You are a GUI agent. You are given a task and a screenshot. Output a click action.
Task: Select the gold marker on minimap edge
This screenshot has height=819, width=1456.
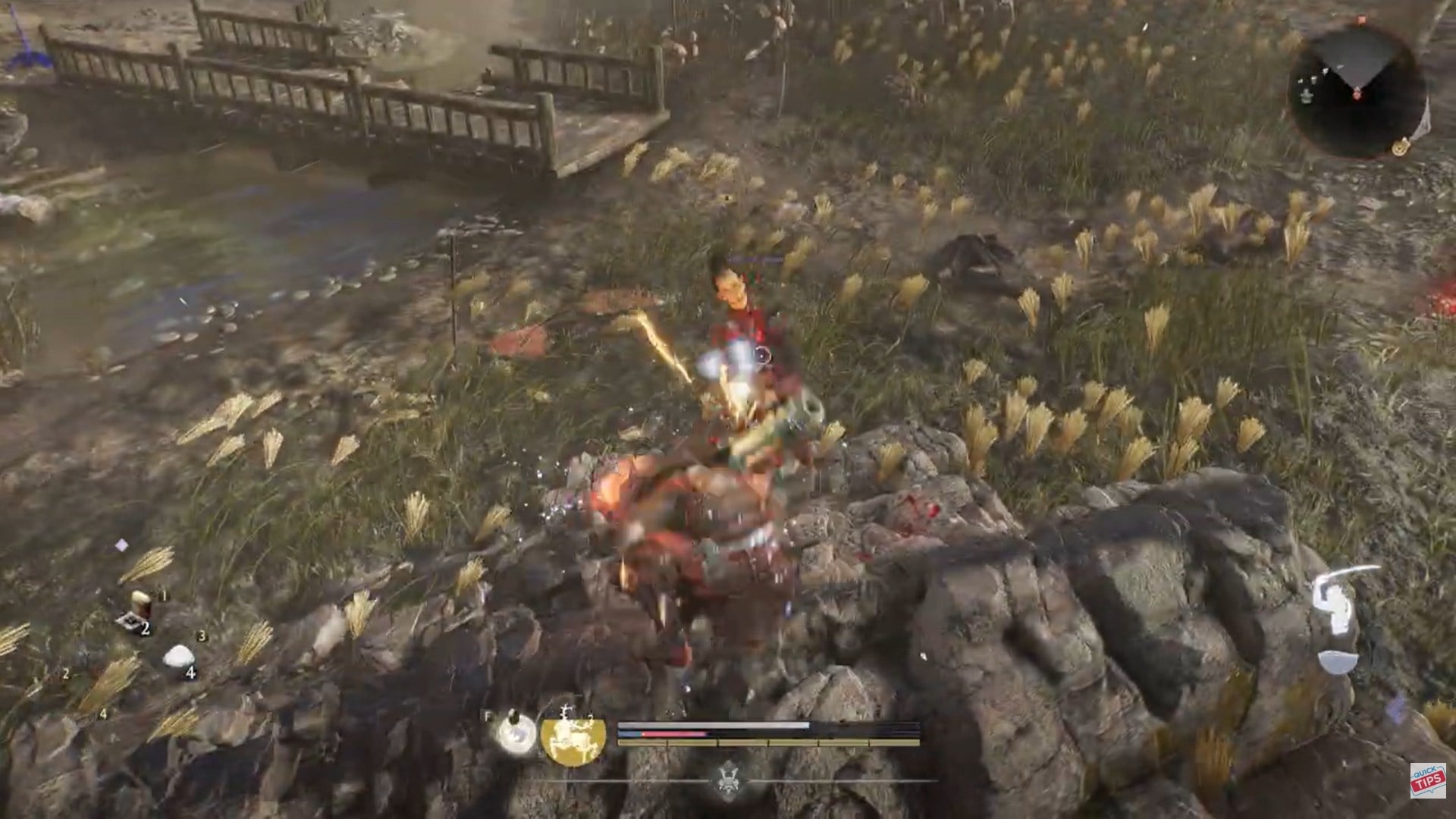pyautogui.click(x=1399, y=147)
